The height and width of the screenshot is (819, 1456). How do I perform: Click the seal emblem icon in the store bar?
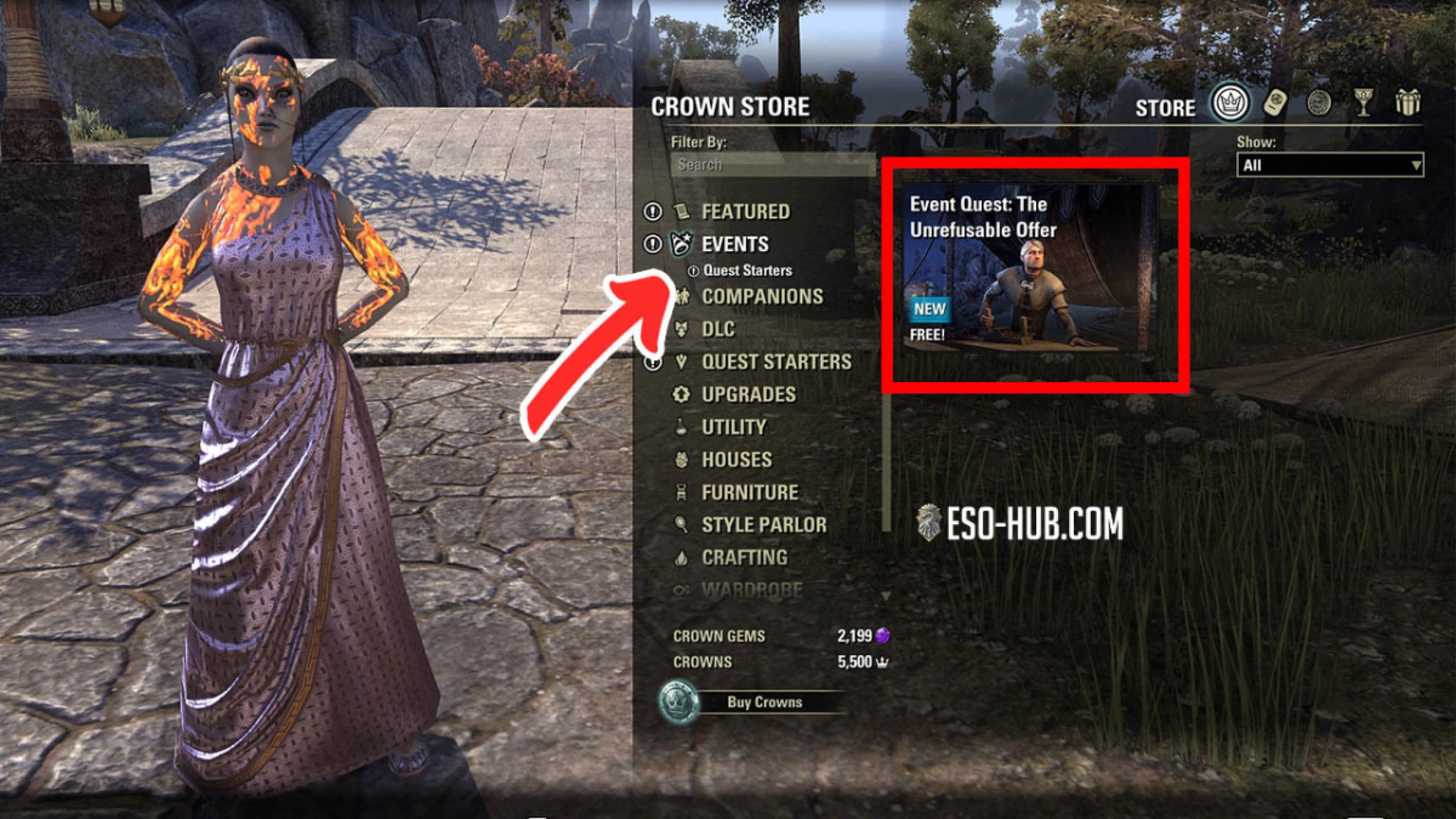[1319, 104]
